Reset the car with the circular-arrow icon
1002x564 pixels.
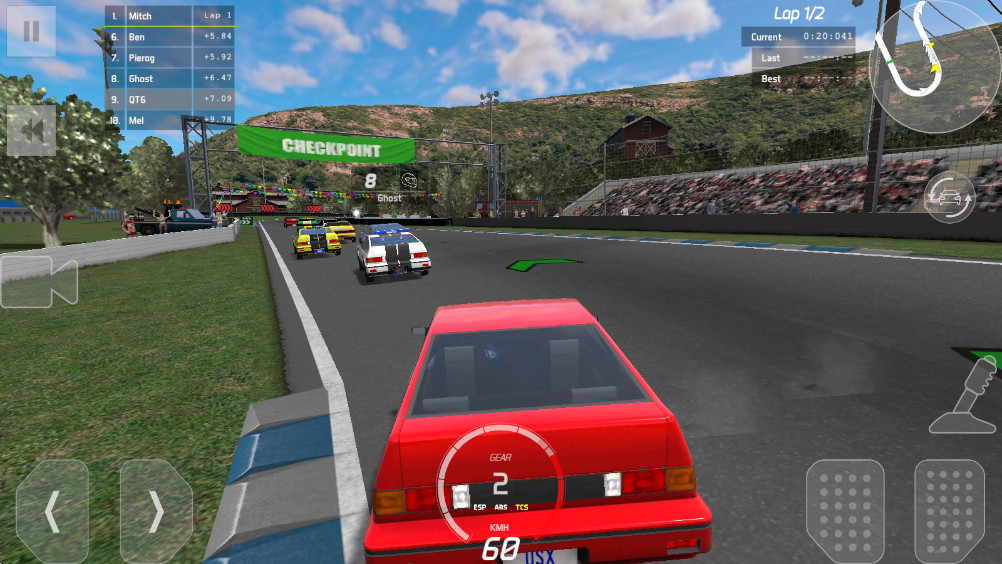949,197
